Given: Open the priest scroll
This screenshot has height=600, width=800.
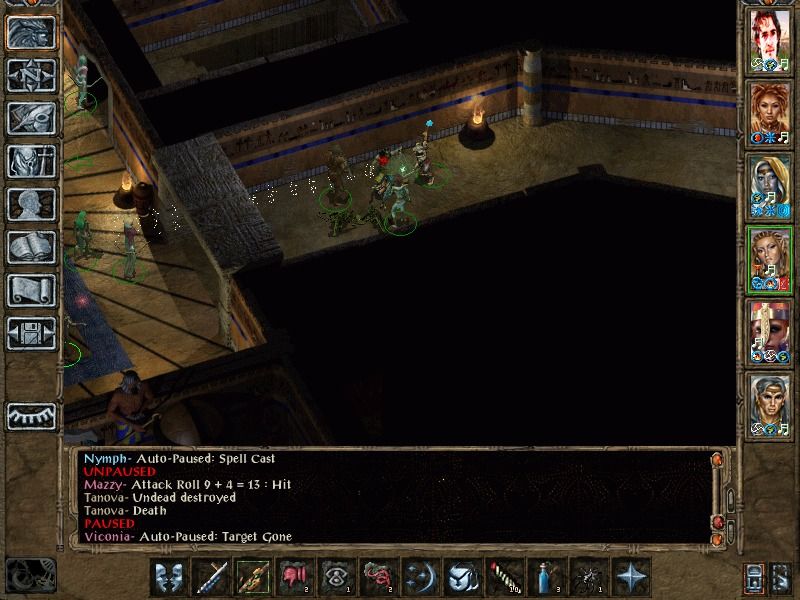Looking at the screenshot, I should pyautogui.click(x=31, y=291).
